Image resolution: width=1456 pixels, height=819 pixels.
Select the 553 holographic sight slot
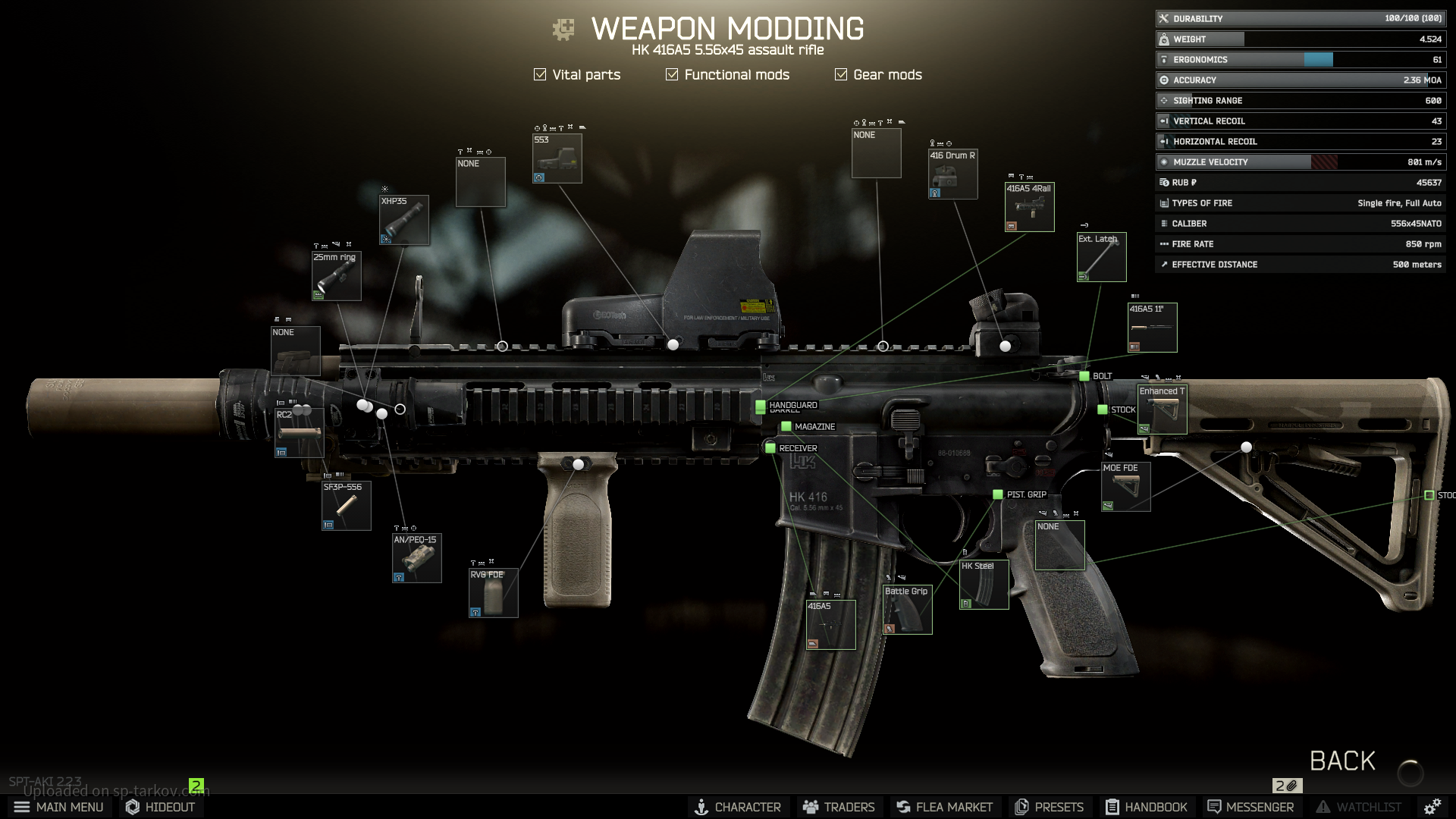557,158
